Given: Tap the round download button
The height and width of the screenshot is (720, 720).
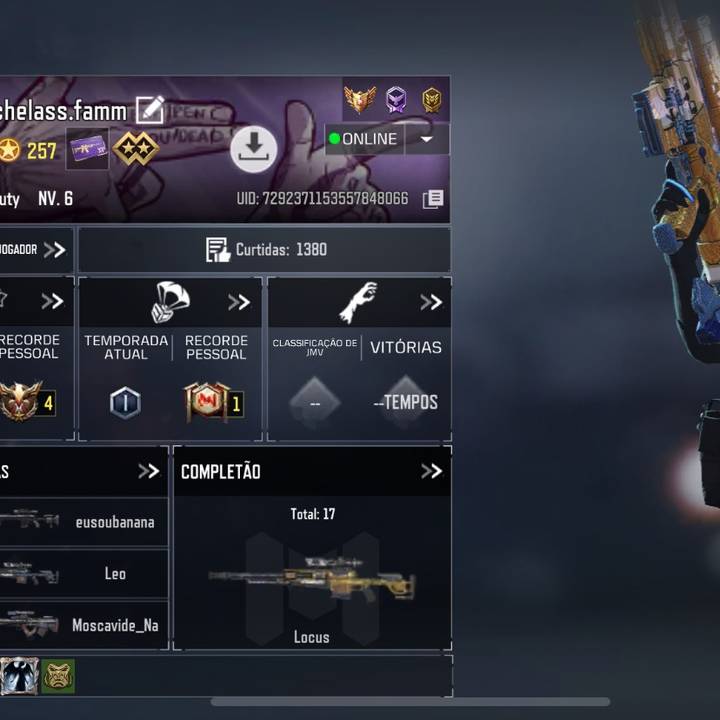Looking at the screenshot, I should click(x=254, y=150).
